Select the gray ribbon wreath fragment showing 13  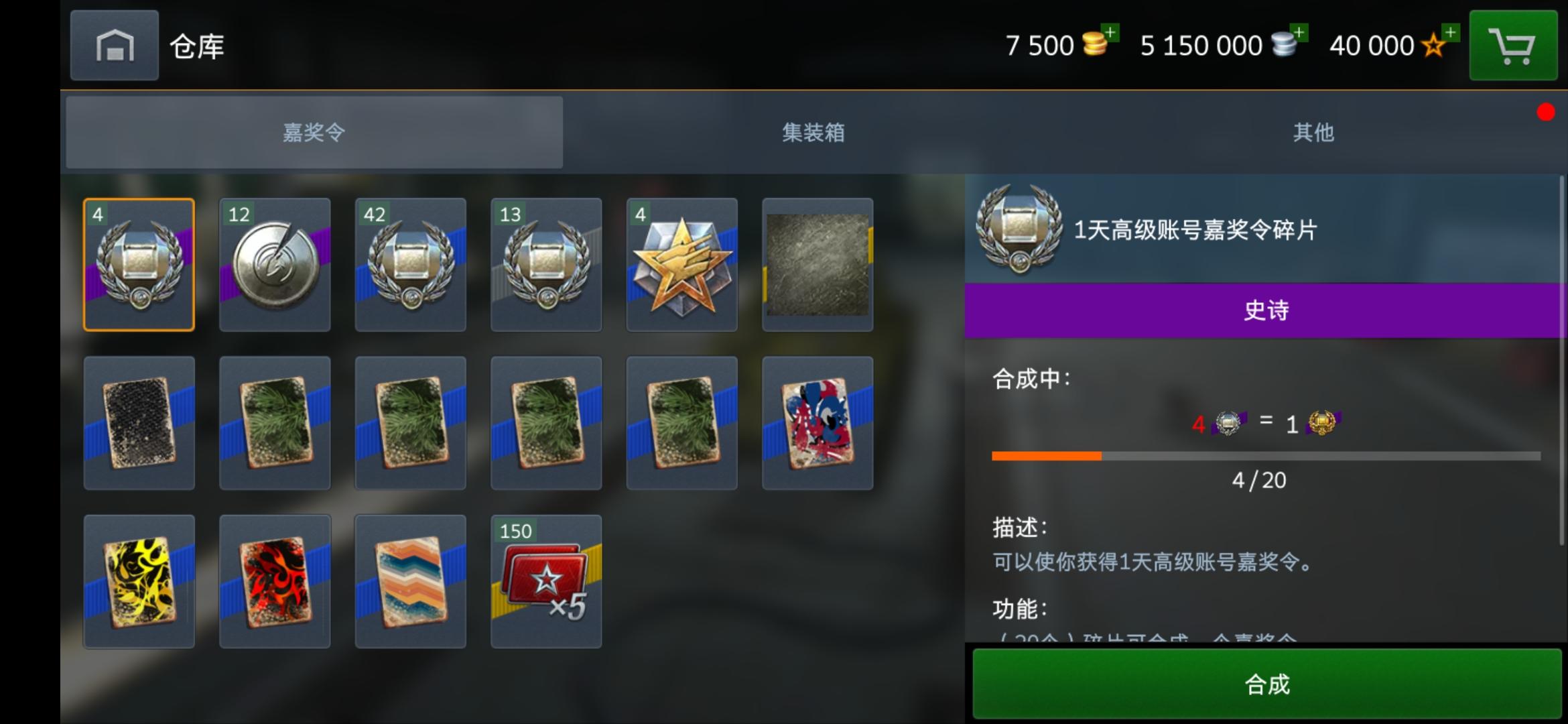coord(545,265)
